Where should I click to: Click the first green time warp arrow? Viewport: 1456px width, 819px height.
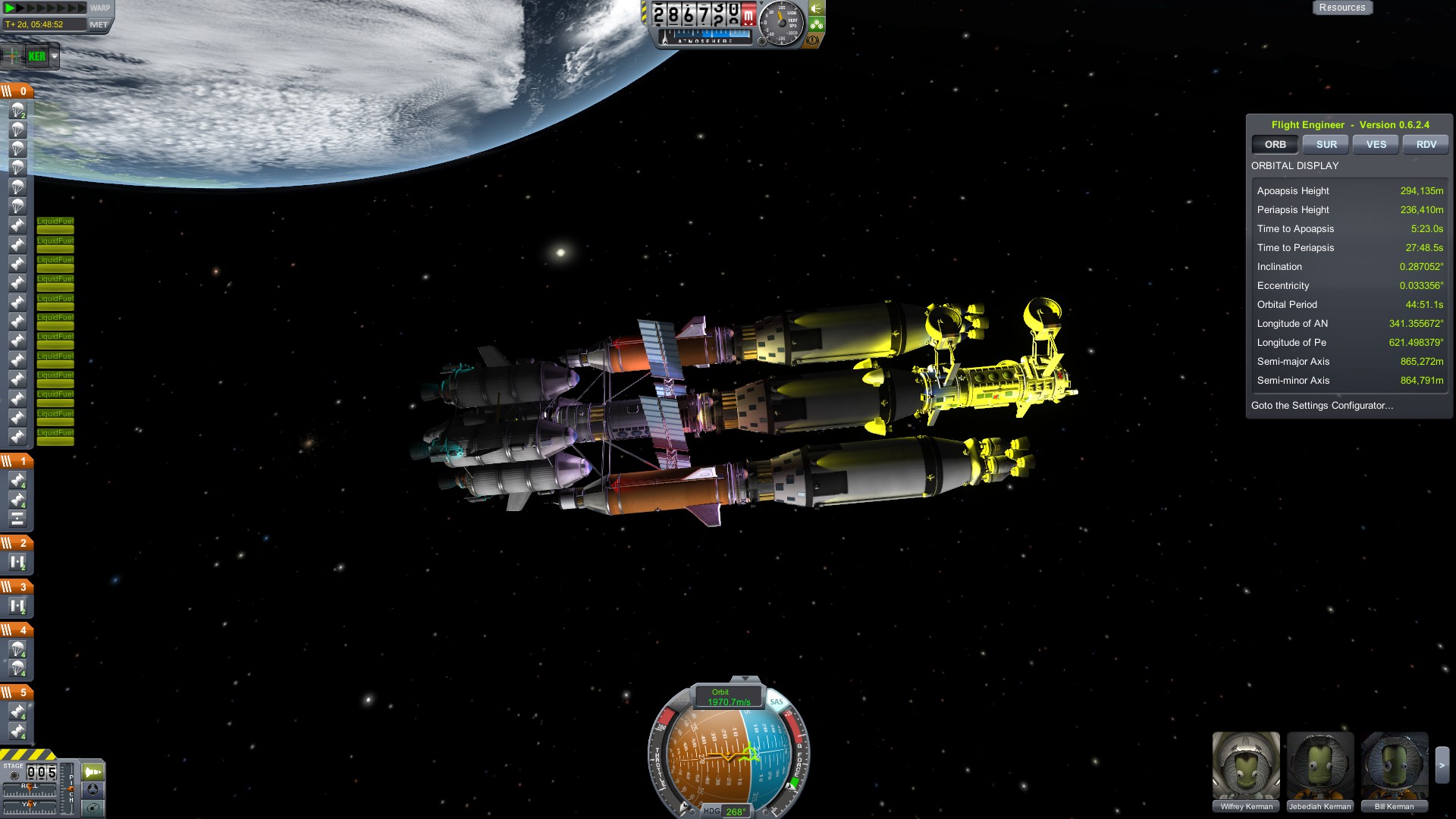pos(11,8)
